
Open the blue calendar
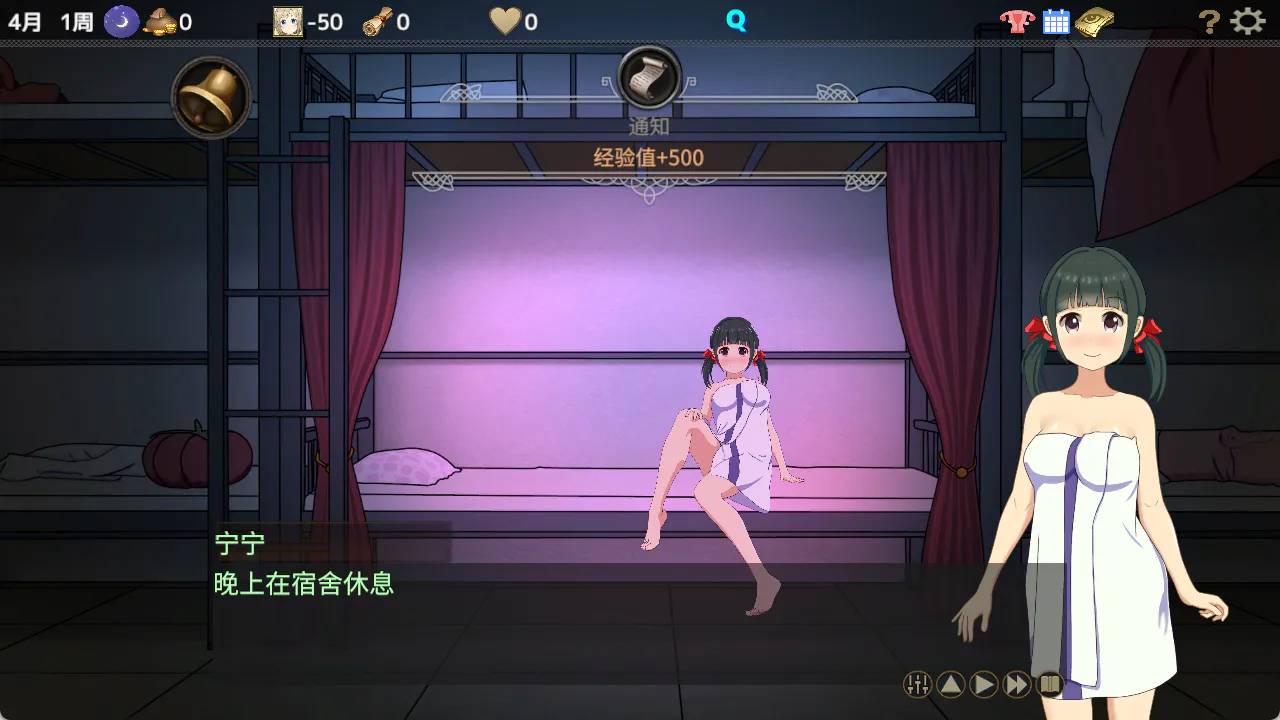pos(1056,21)
